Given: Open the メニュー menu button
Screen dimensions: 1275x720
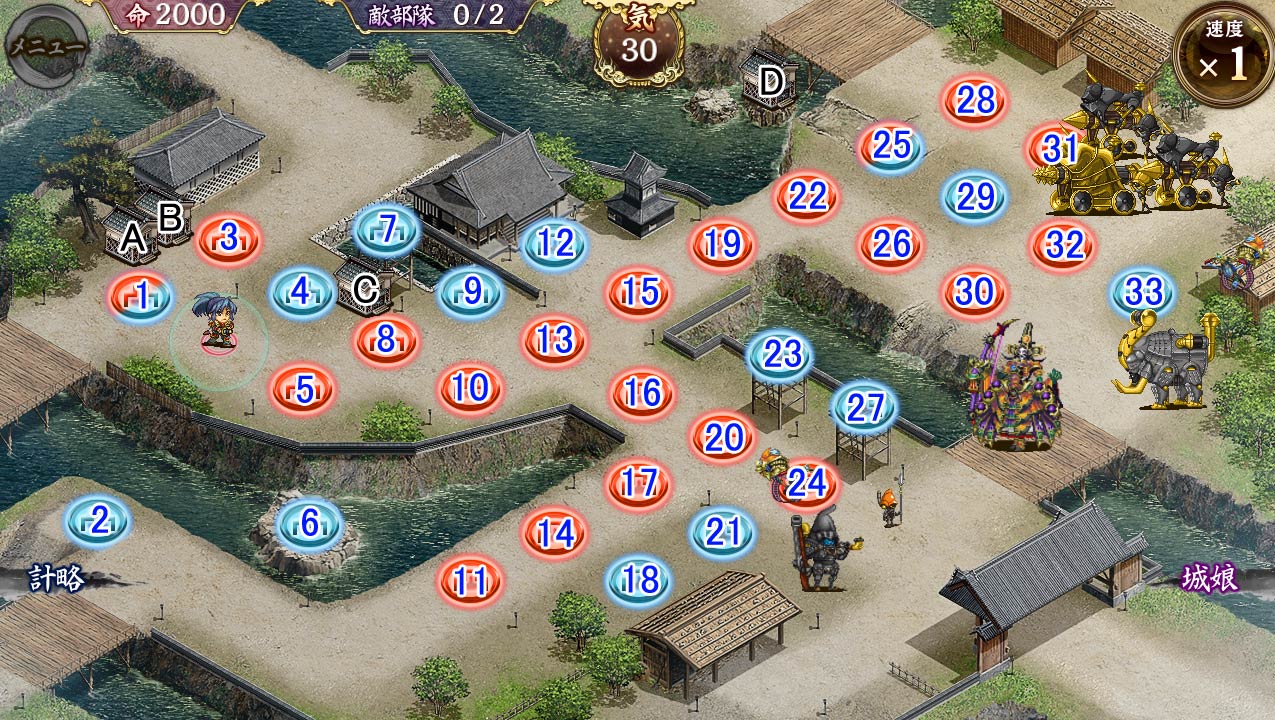Looking at the screenshot, I should point(47,45).
